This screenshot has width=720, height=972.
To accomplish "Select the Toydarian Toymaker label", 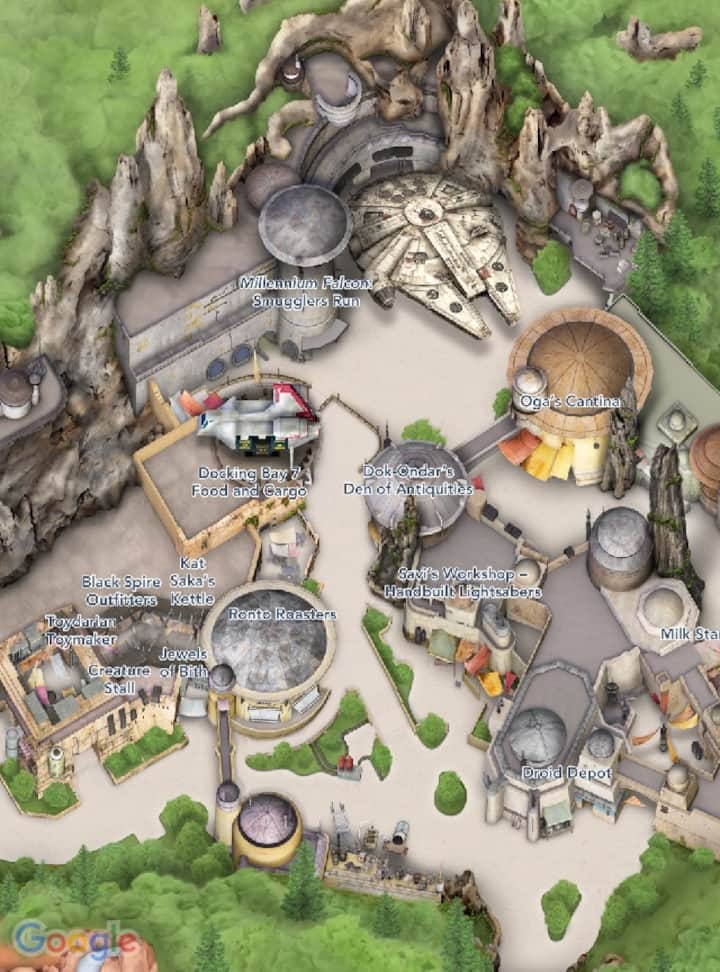I will [81, 630].
